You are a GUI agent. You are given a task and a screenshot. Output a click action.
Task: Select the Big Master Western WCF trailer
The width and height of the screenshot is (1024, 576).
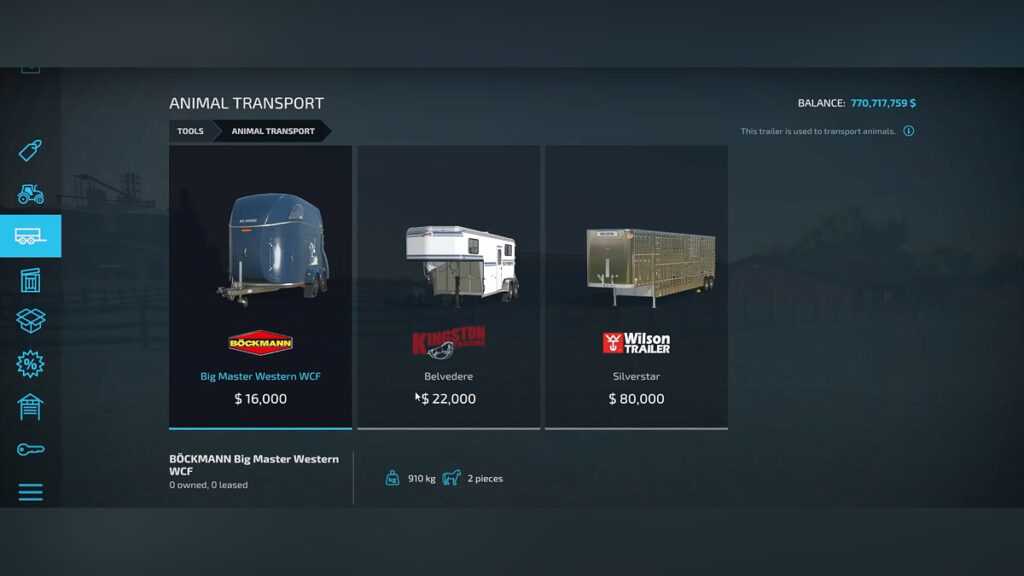[x=260, y=286]
